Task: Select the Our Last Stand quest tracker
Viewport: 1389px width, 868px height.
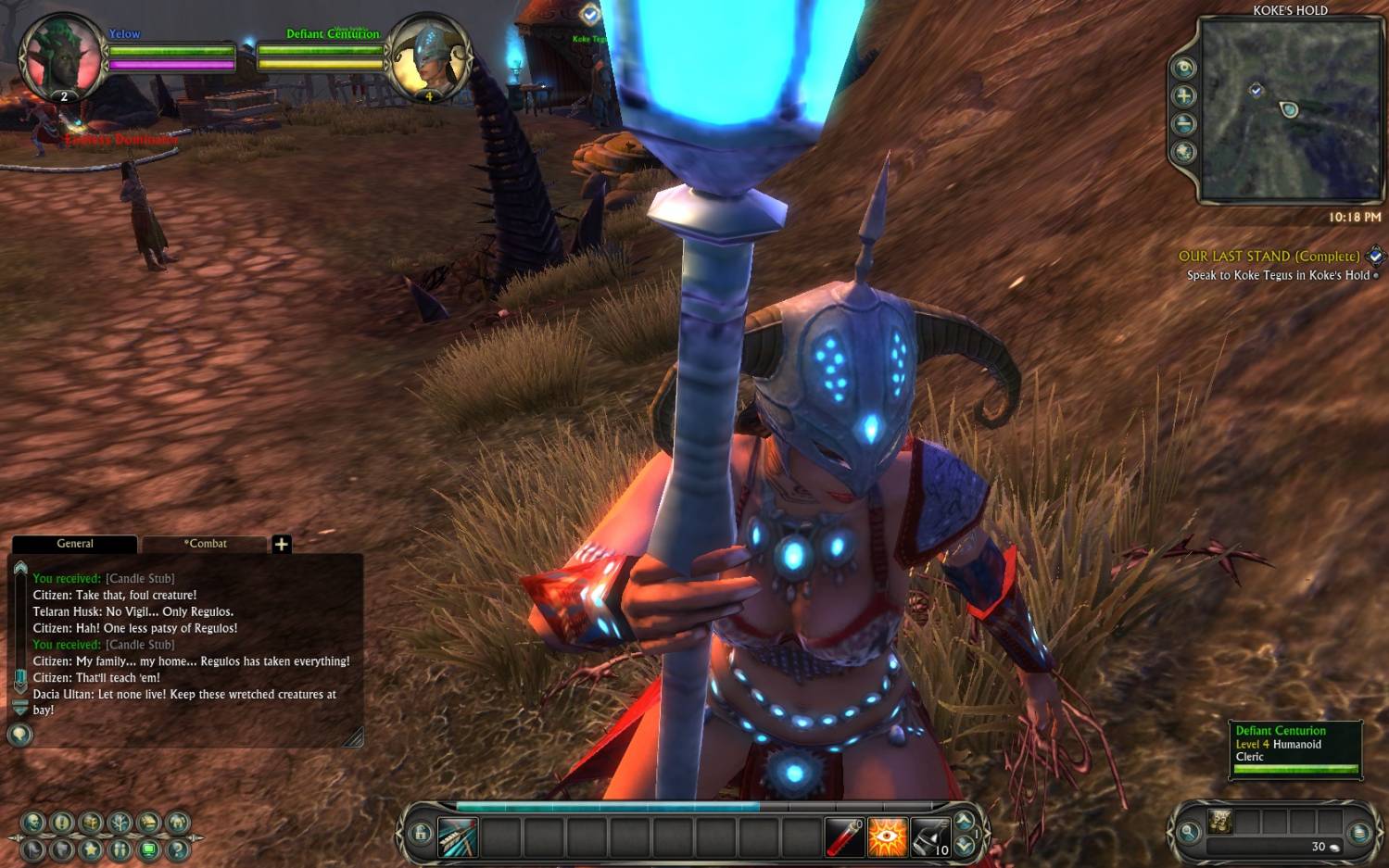Action: (x=1269, y=257)
